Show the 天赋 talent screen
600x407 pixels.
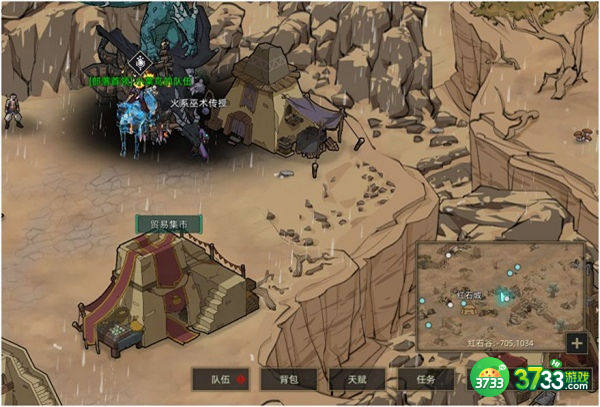point(357,379)
